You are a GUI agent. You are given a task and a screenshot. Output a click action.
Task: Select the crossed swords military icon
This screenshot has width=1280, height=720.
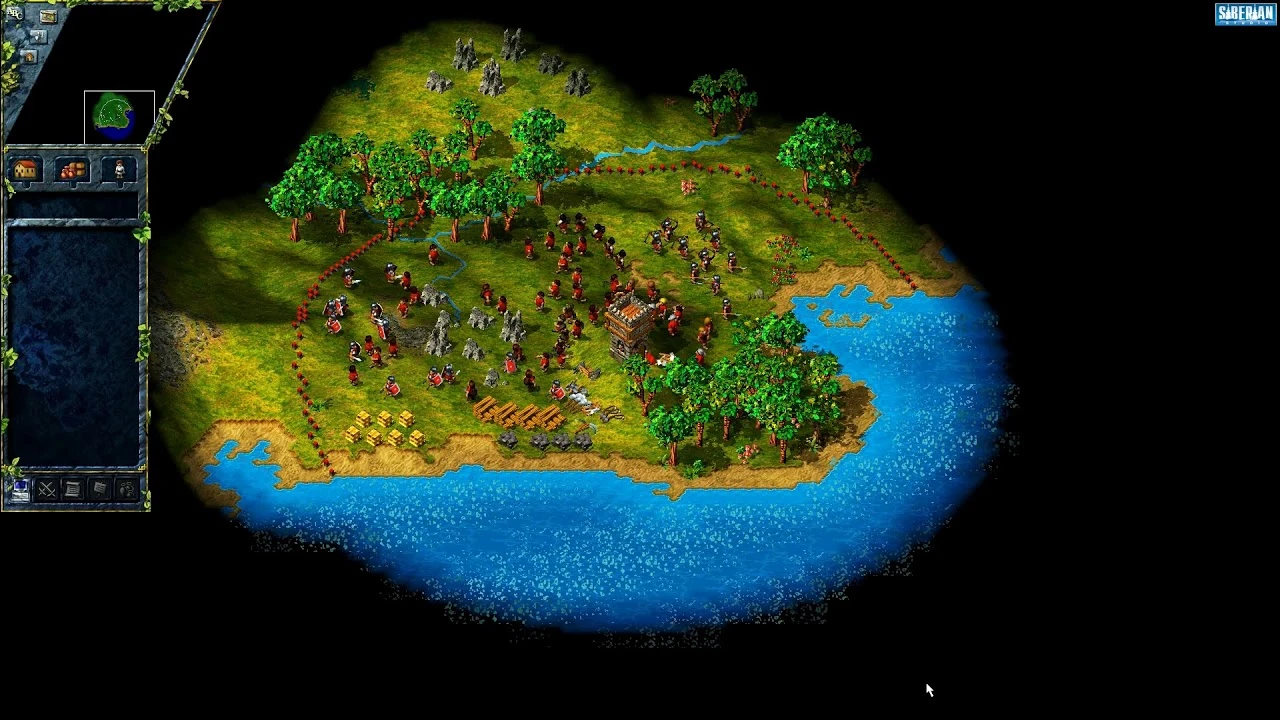click(46, 489)
